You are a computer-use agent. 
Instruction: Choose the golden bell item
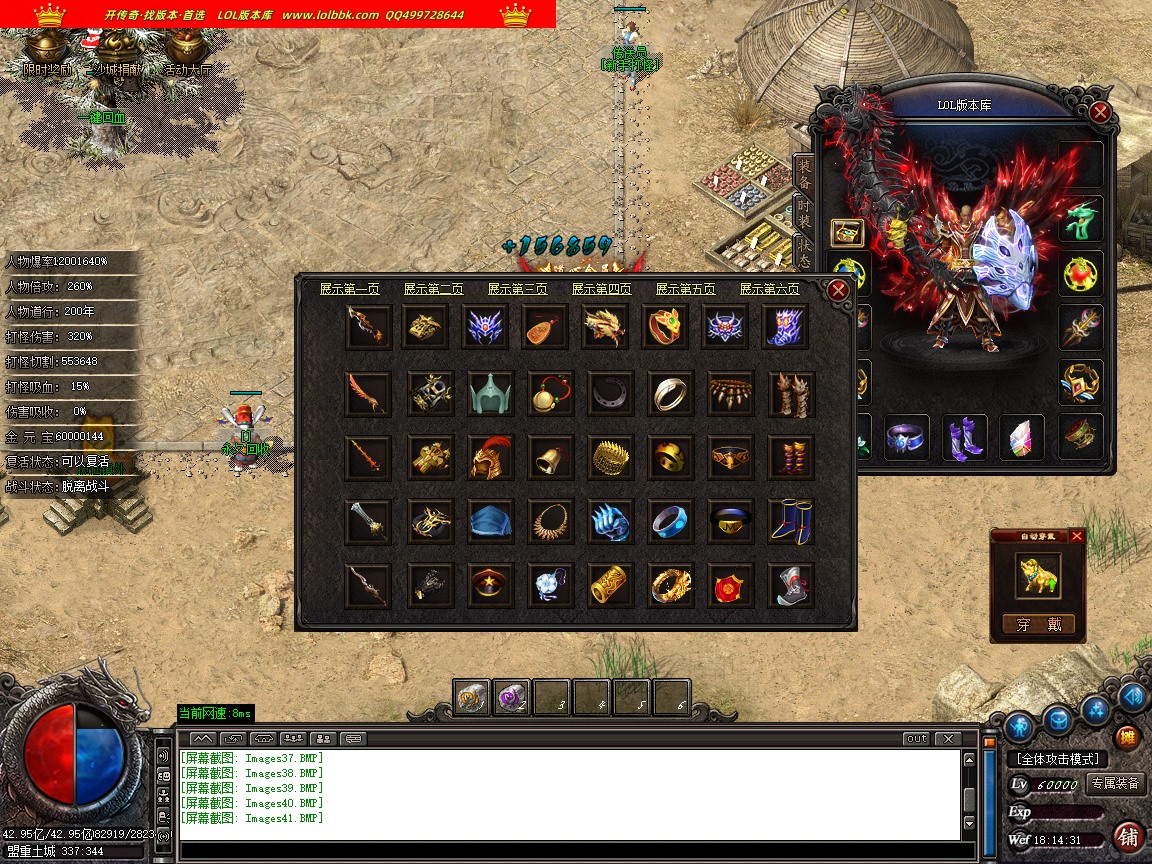click(x=549, y=458)
